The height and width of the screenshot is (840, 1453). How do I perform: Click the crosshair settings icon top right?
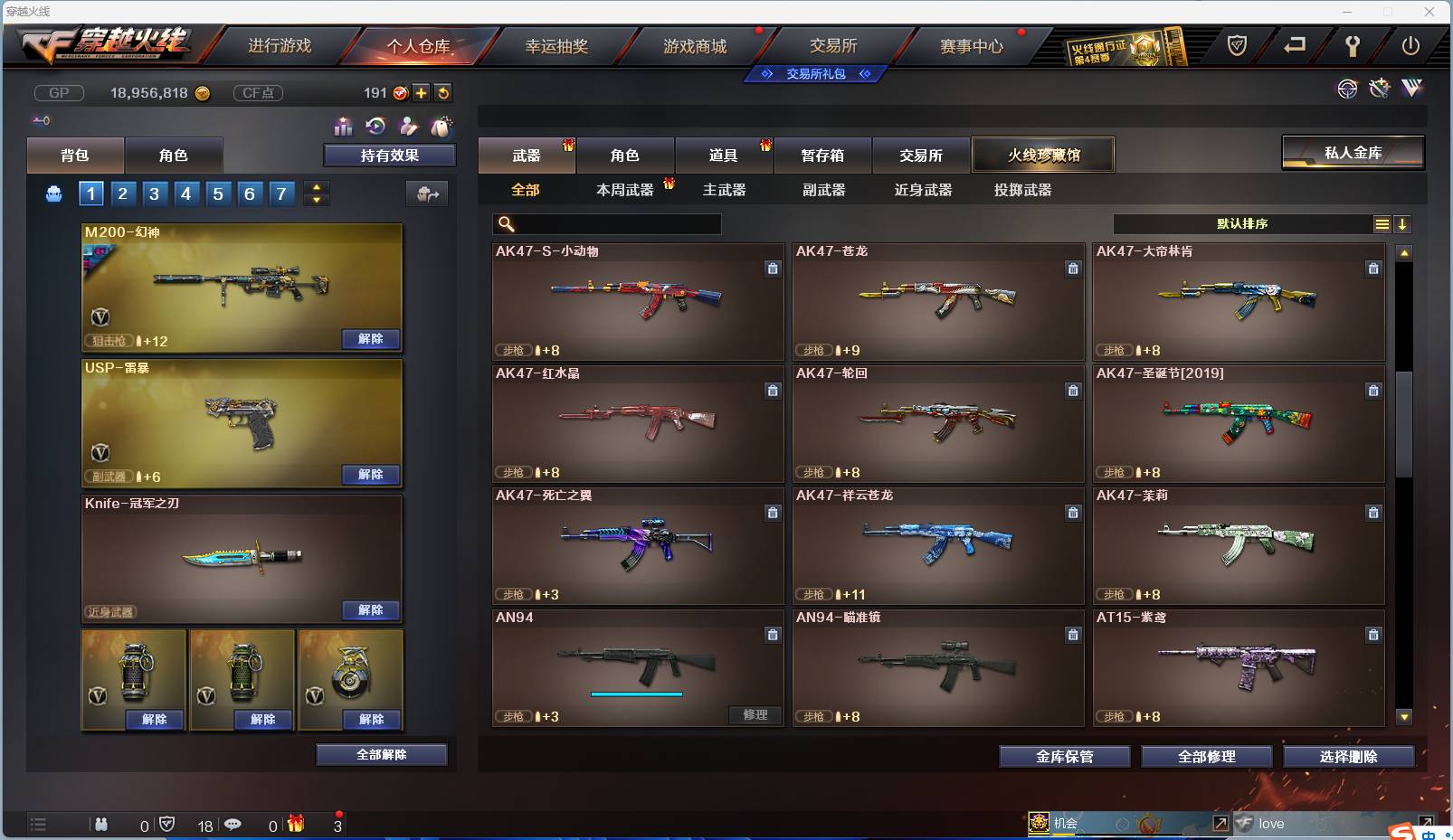[1349, 90]
